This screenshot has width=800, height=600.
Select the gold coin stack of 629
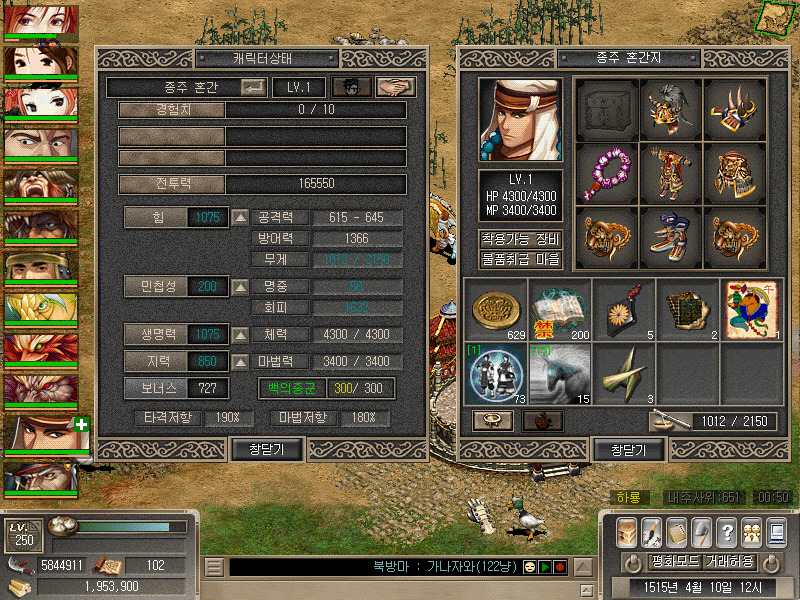click(x=495, y=310)
